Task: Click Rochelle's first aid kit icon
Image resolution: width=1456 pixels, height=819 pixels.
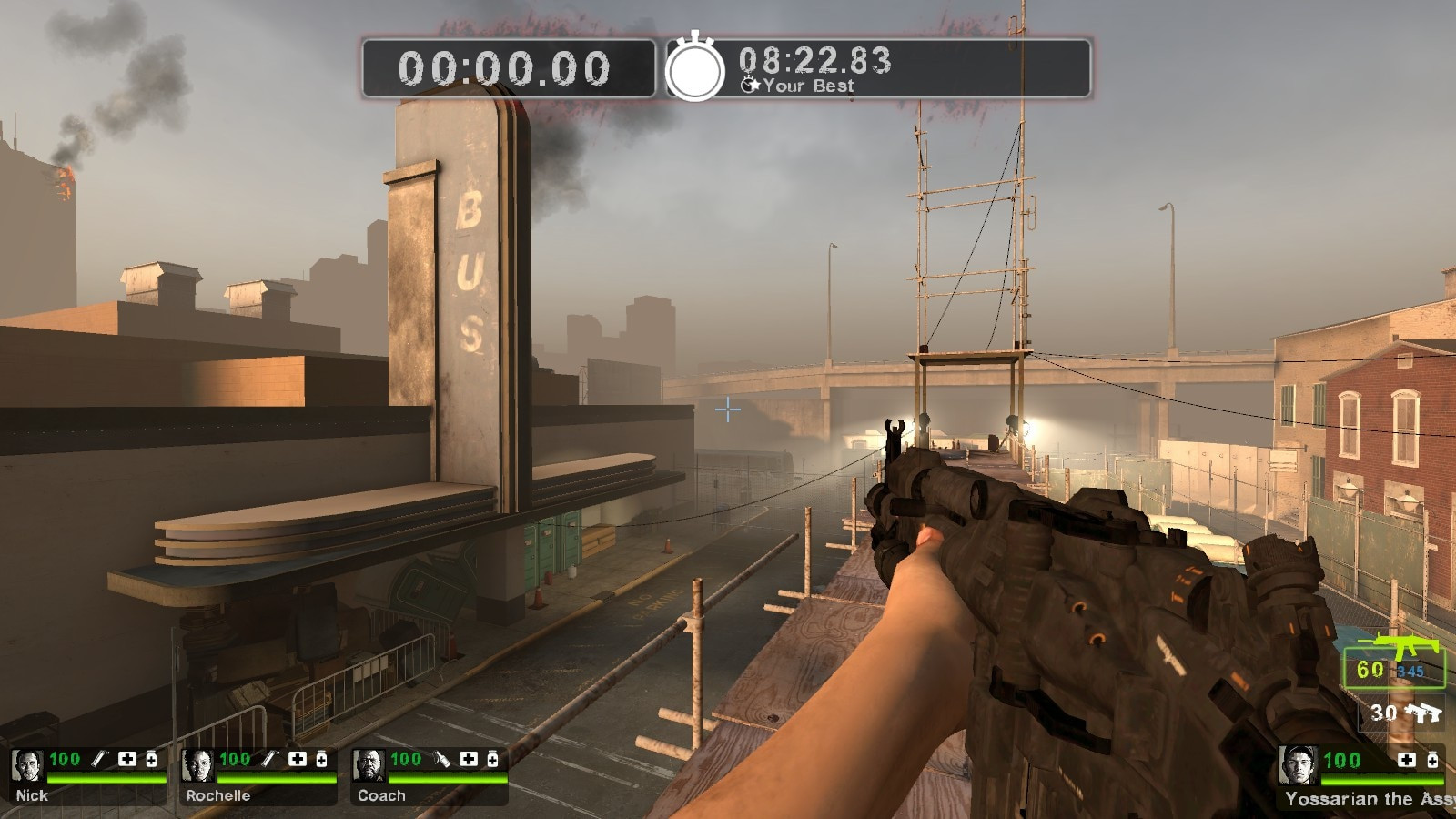Action: pos(298,758)
